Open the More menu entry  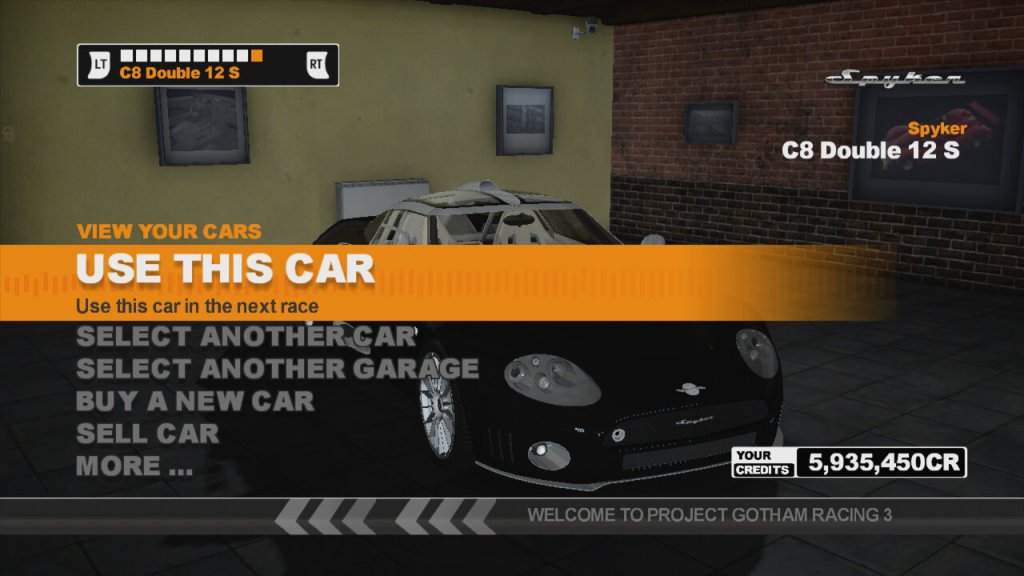134,466
